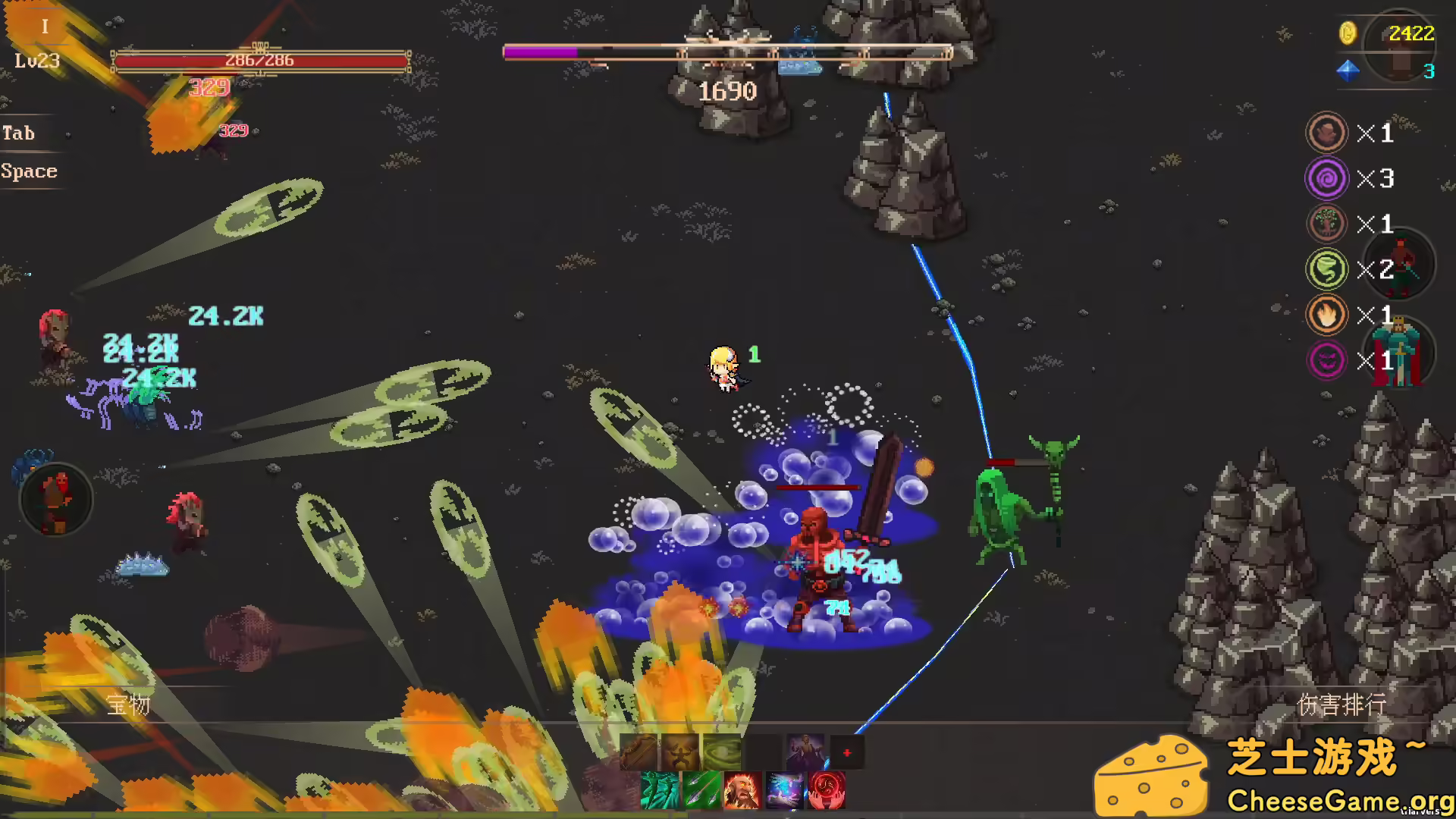The width and height of the screenshot is (1456, 819).
Task: Select the teal statue summon skill icon
Action: [660, 789]
